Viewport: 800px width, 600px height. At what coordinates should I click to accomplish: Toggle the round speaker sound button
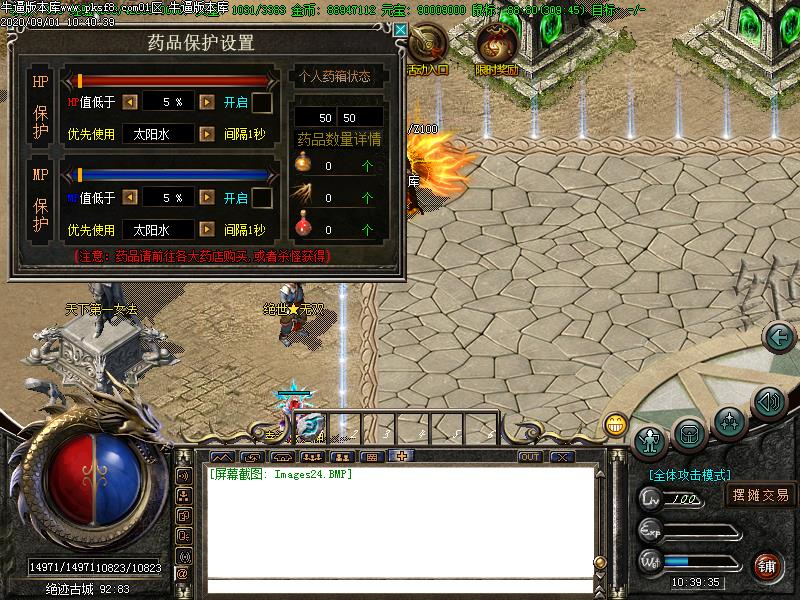[x=768, y=403]
